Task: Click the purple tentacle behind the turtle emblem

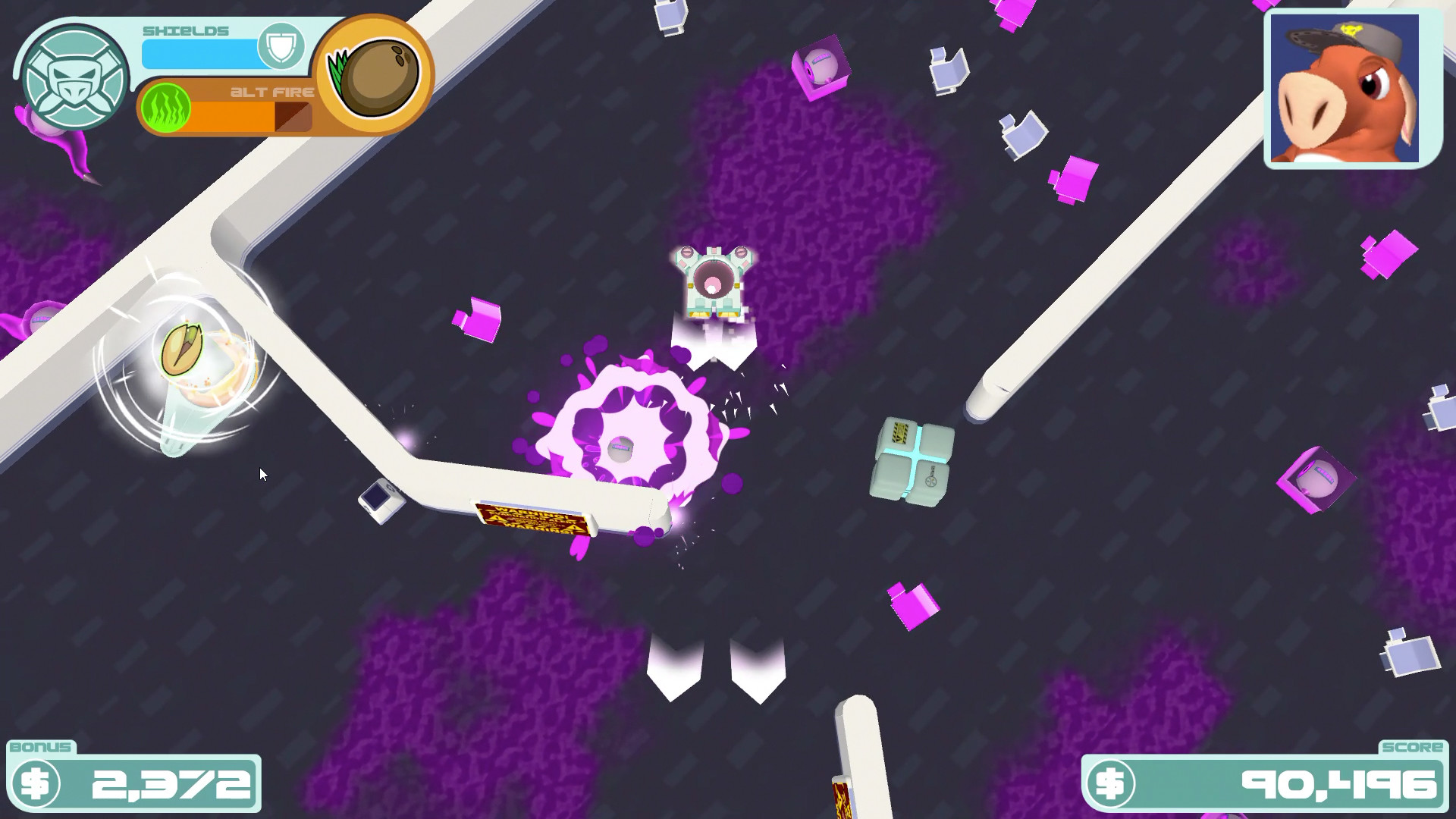Action: pyautogui.click(x=76, y=148)
